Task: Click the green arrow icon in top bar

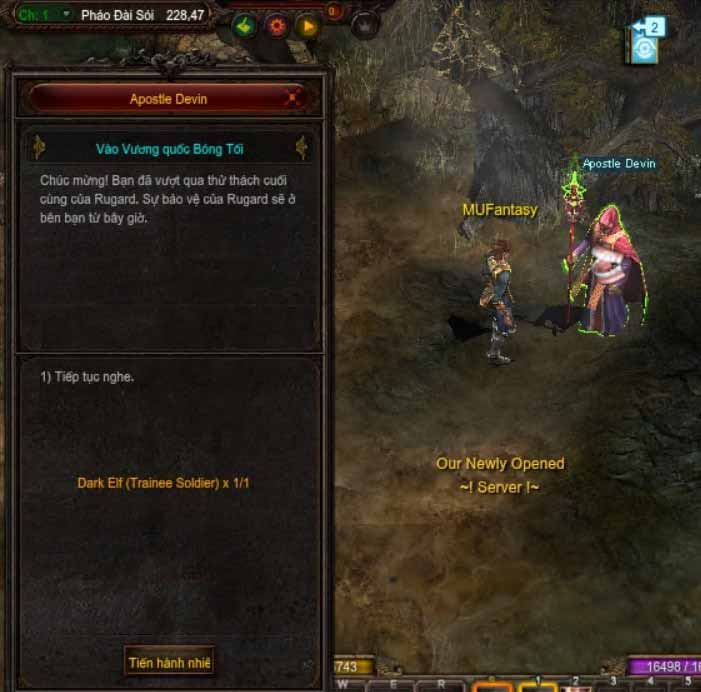Action: tap(243, 26)
